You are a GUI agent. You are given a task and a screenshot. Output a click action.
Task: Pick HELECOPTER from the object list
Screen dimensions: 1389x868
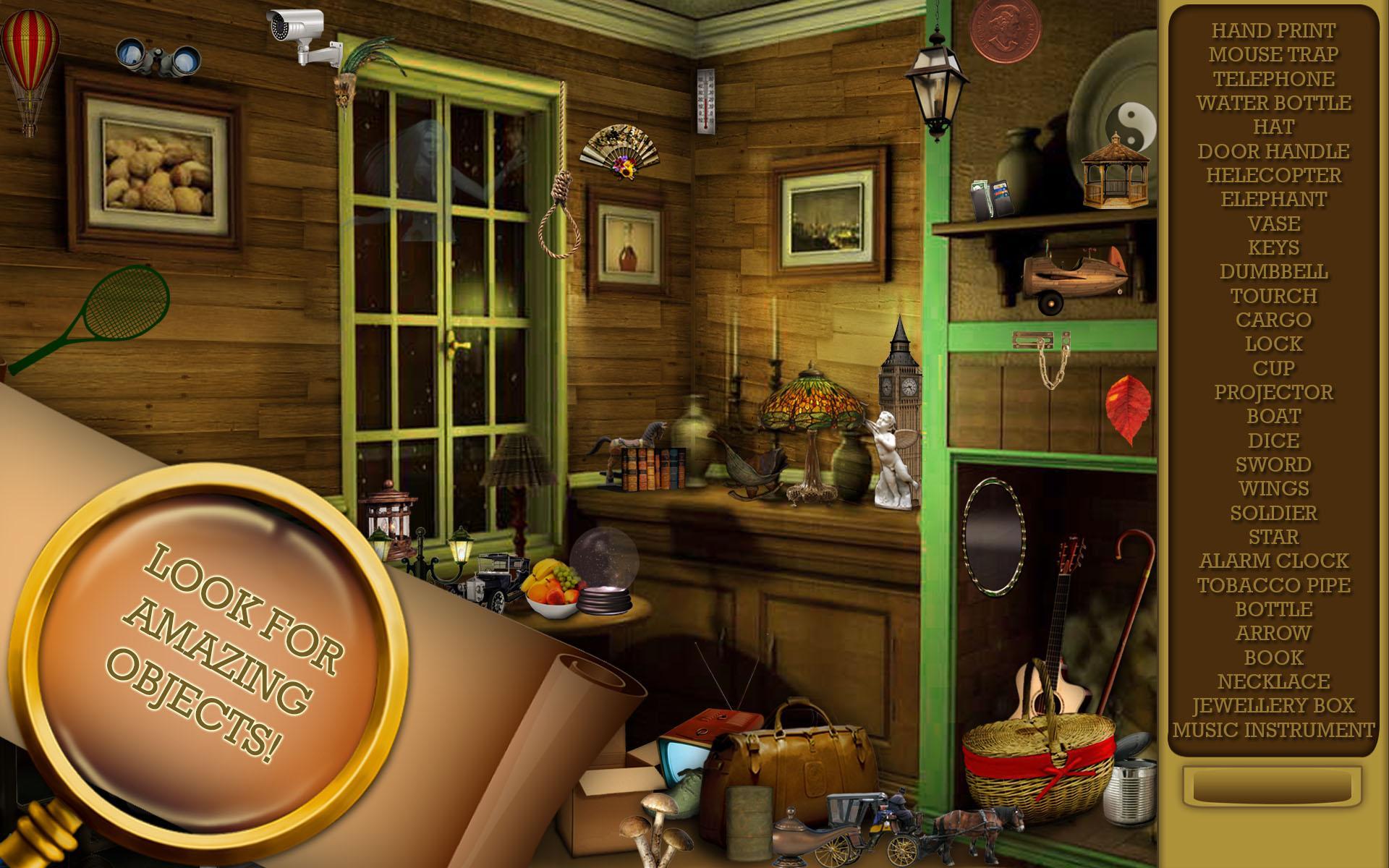(1273, 175)
